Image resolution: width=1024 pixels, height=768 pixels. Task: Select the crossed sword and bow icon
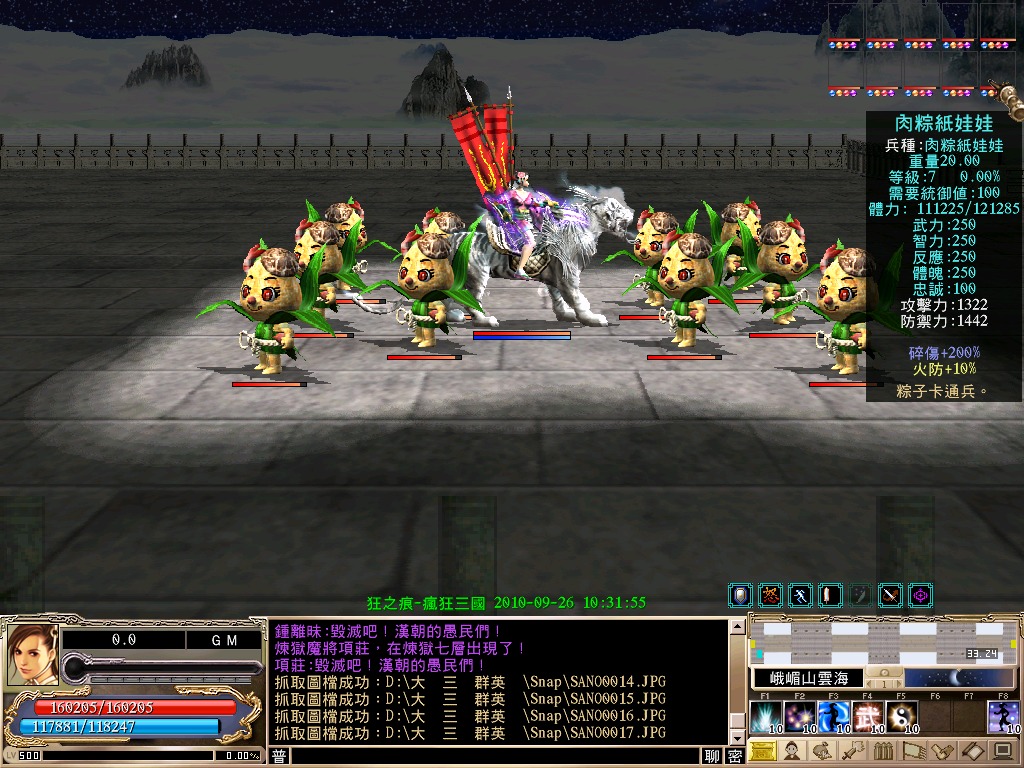coord(890,596)
